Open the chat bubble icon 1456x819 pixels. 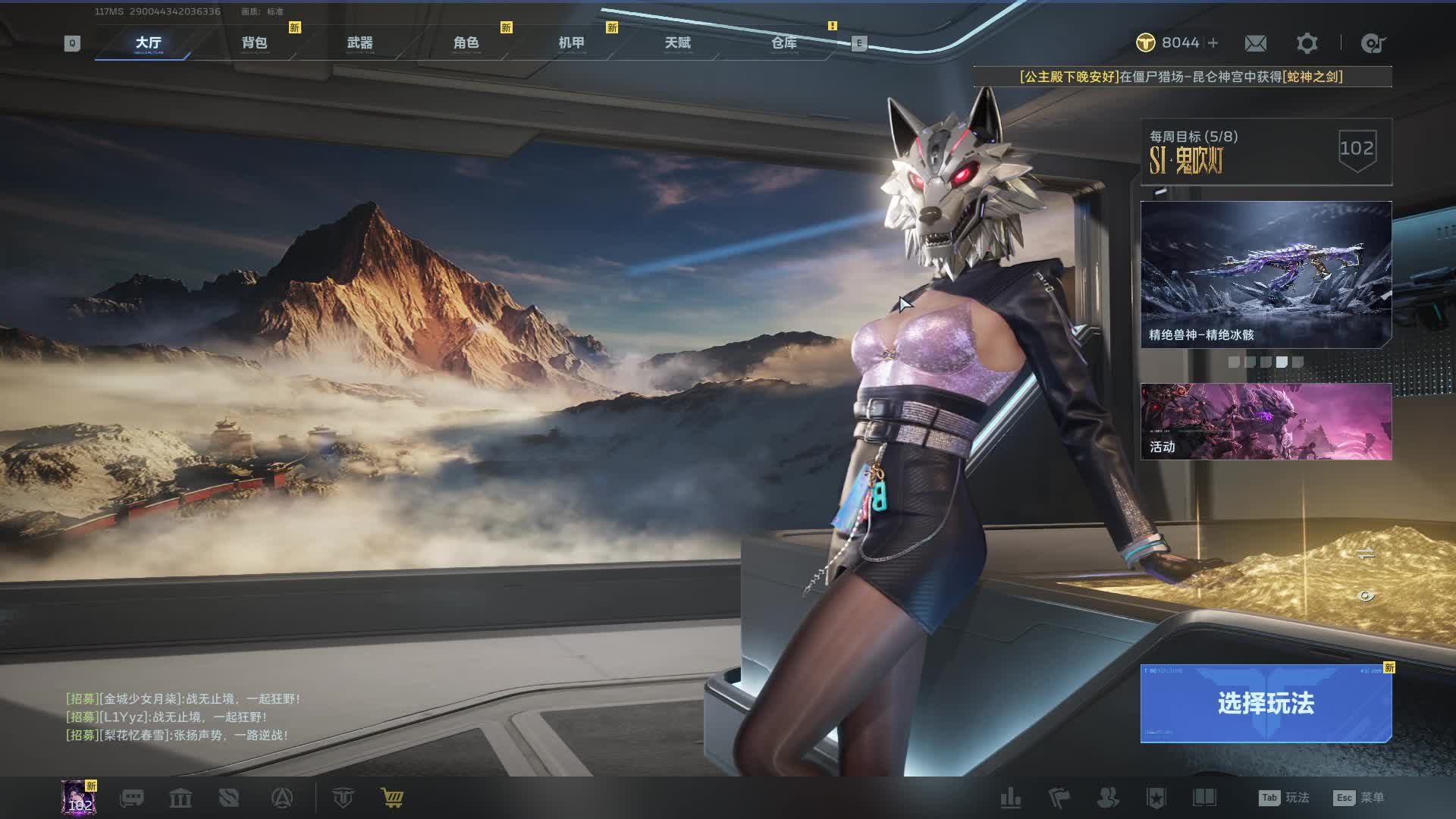[x=132, y=798]
